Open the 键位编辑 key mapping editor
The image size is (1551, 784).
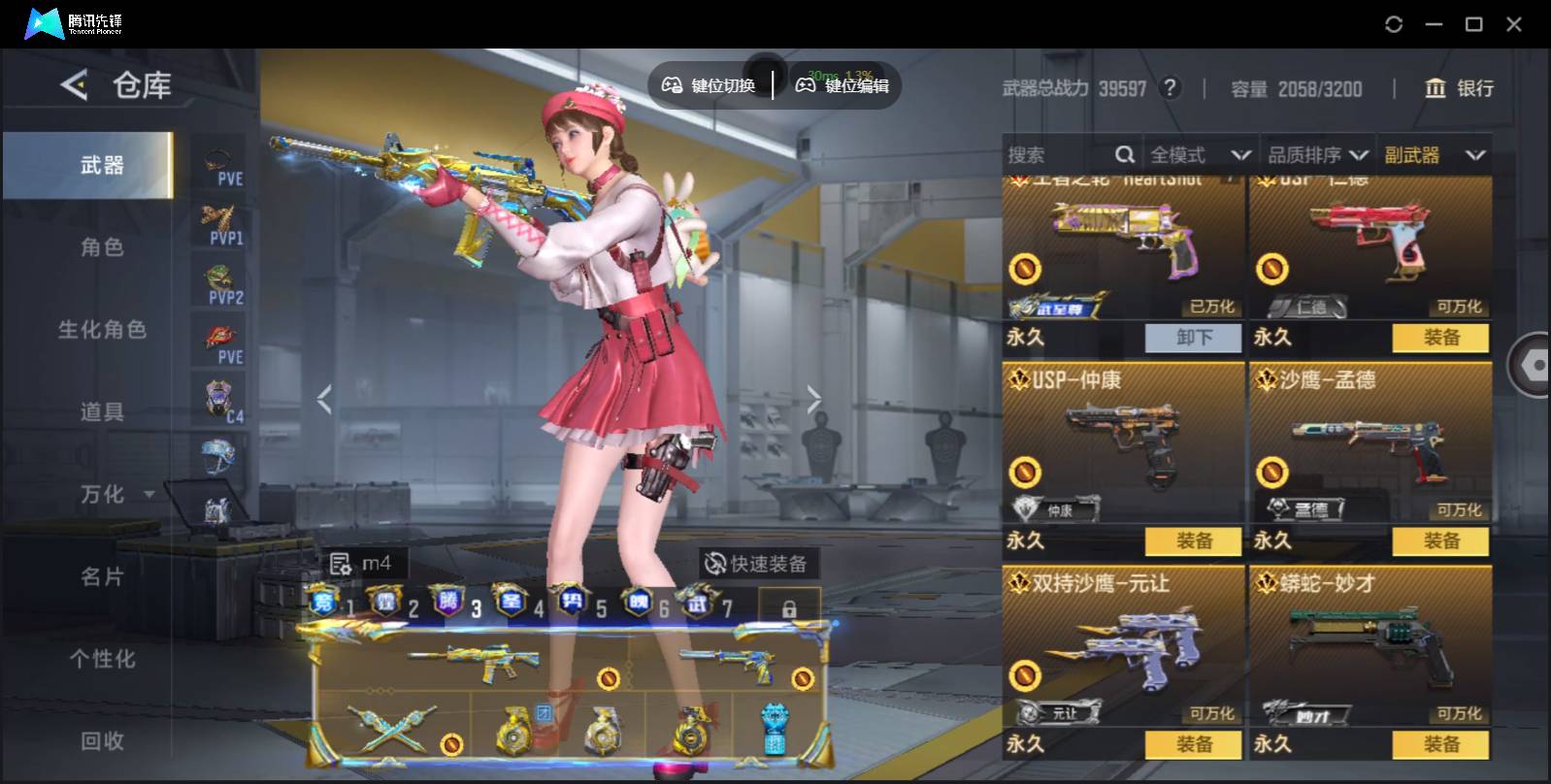tap(842, 85)
